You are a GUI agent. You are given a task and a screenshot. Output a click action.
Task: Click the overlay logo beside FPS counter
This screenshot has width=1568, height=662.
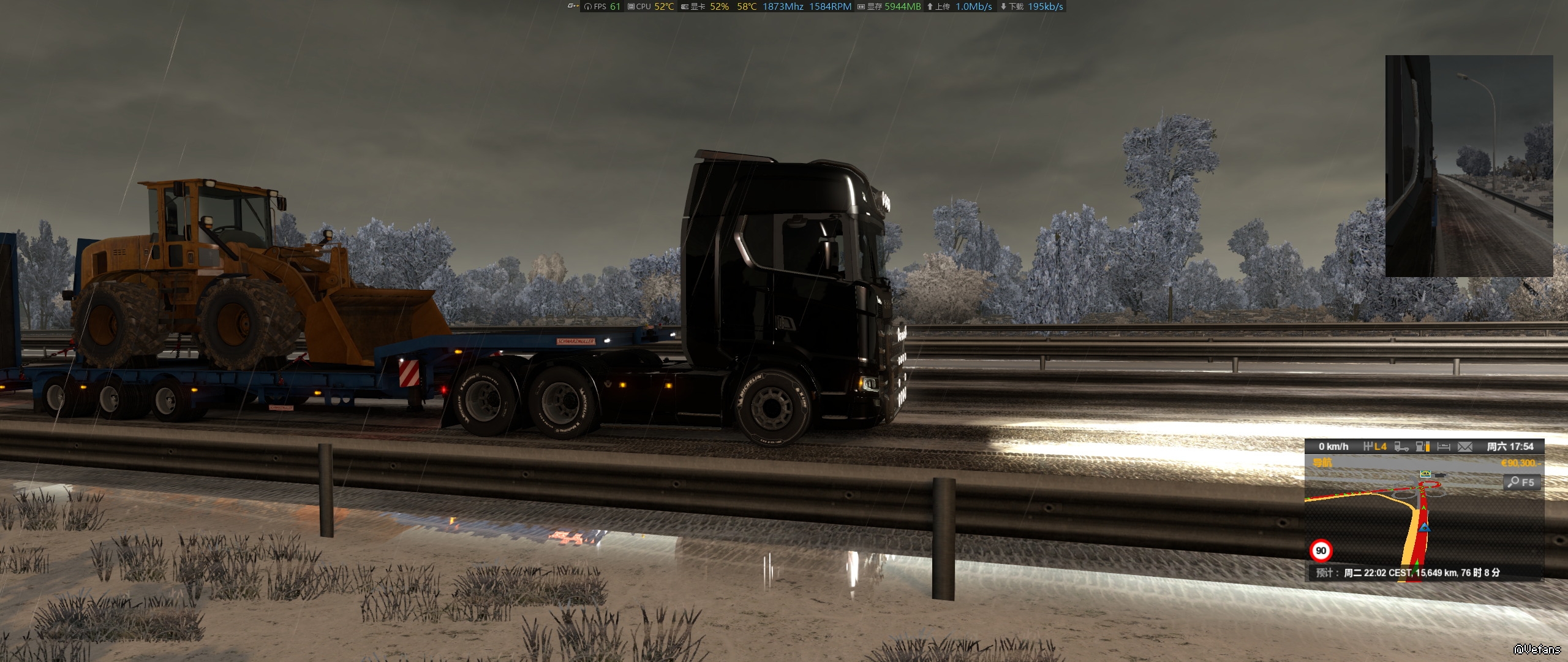pyautogui.click(x=572, y=6)
